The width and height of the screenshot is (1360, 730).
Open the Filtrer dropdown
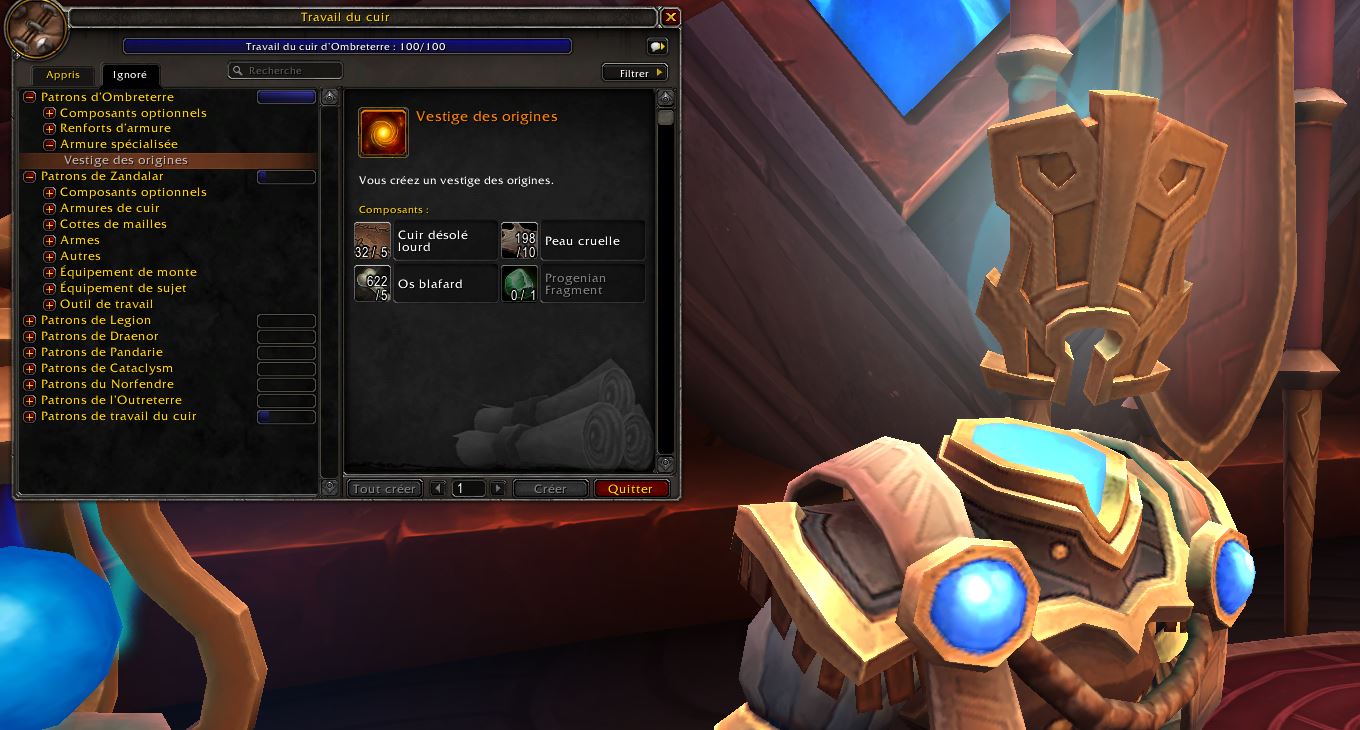click(x=635, y=73)
